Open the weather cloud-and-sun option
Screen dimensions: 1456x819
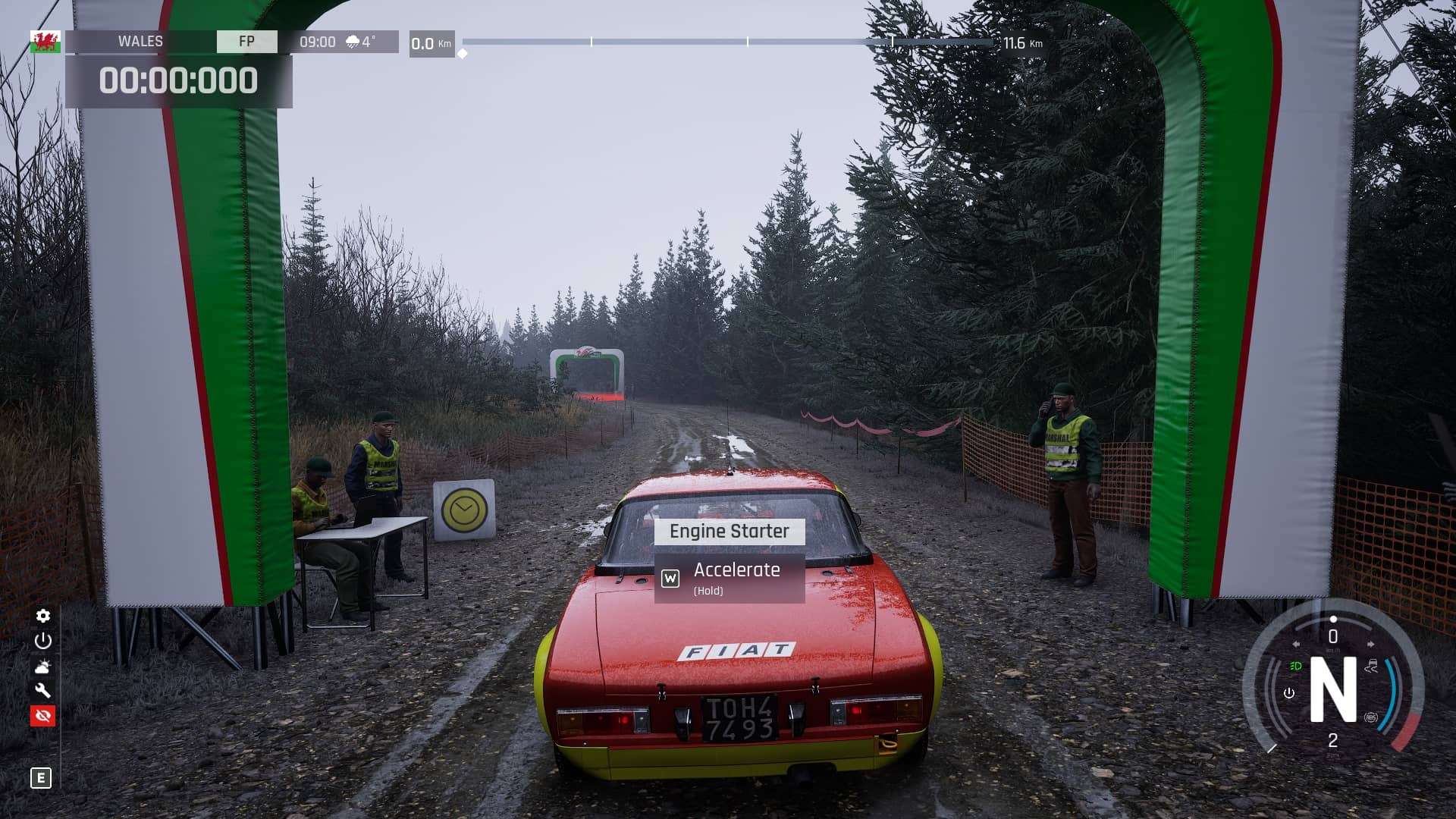click(x=43, y=667)
